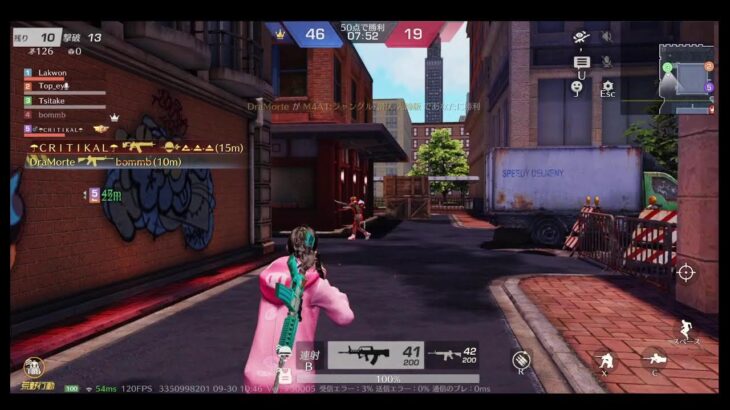Toggle the crossed-out eye visibility icon
The width and height of the screenshot is (730, 410).
point(581,38)
